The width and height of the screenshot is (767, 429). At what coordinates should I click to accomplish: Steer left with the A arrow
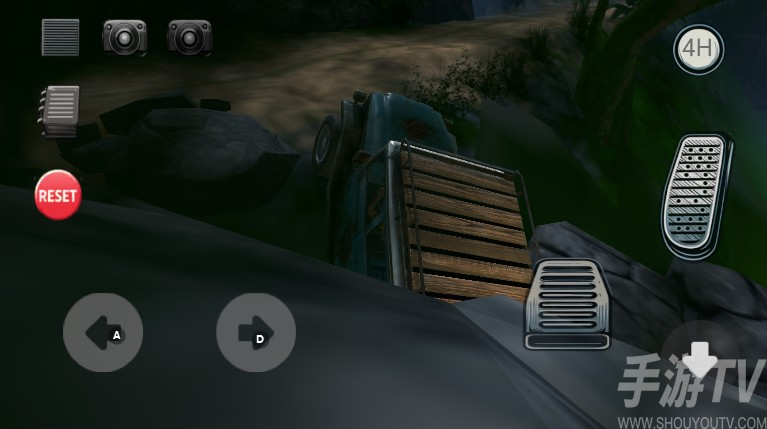[102, 333]
